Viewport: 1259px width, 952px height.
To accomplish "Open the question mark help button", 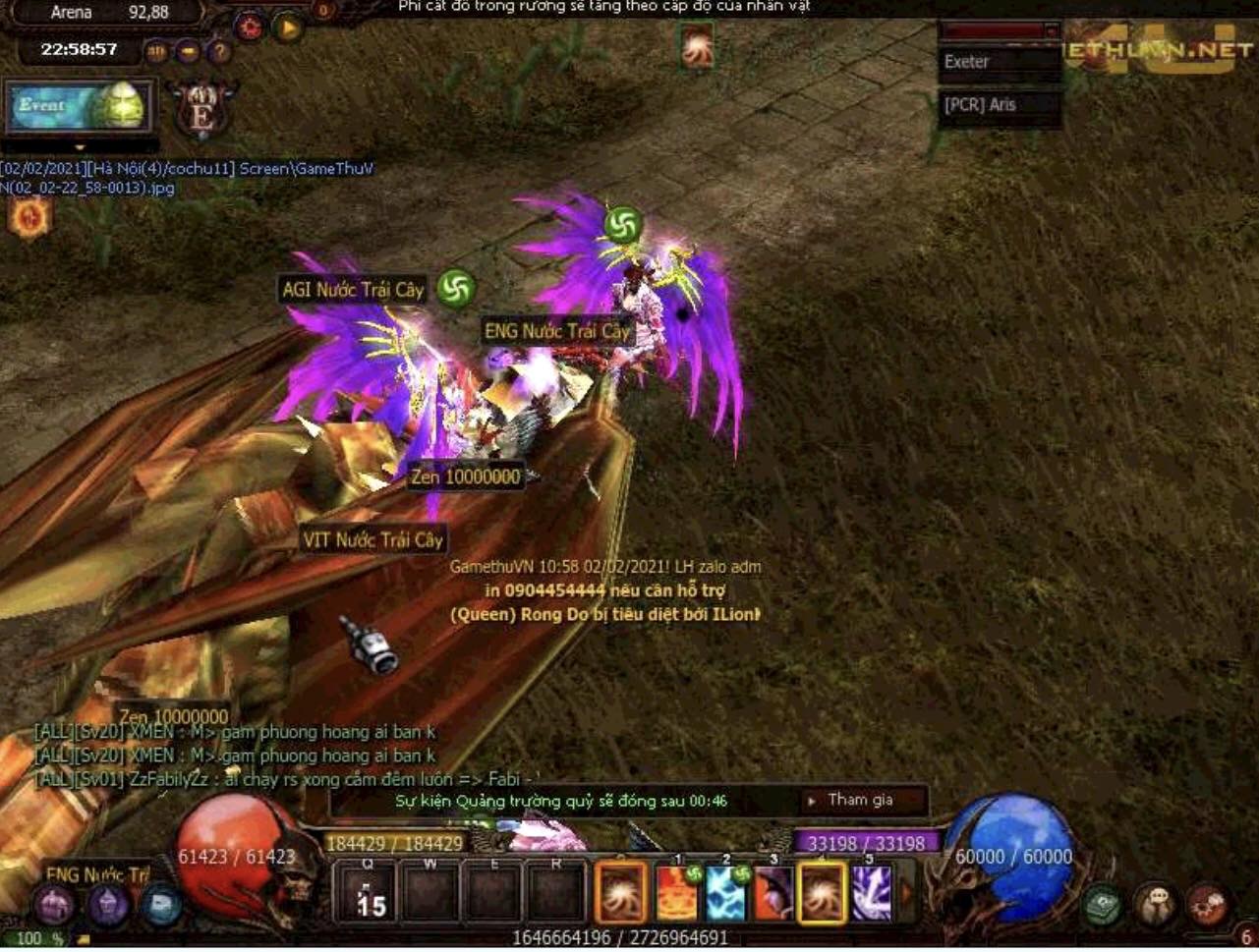I will coord(219,50).
